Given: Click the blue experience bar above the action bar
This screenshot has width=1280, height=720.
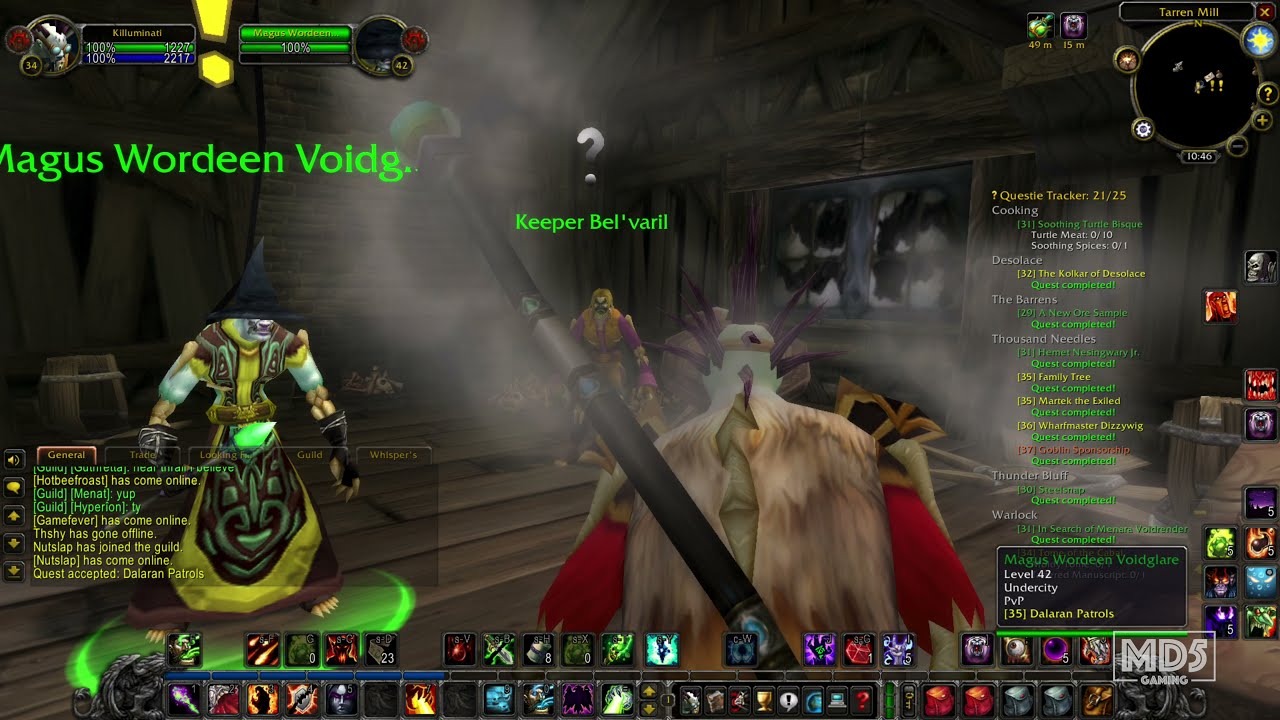Looking at the screenshot, I should (300, 676).
